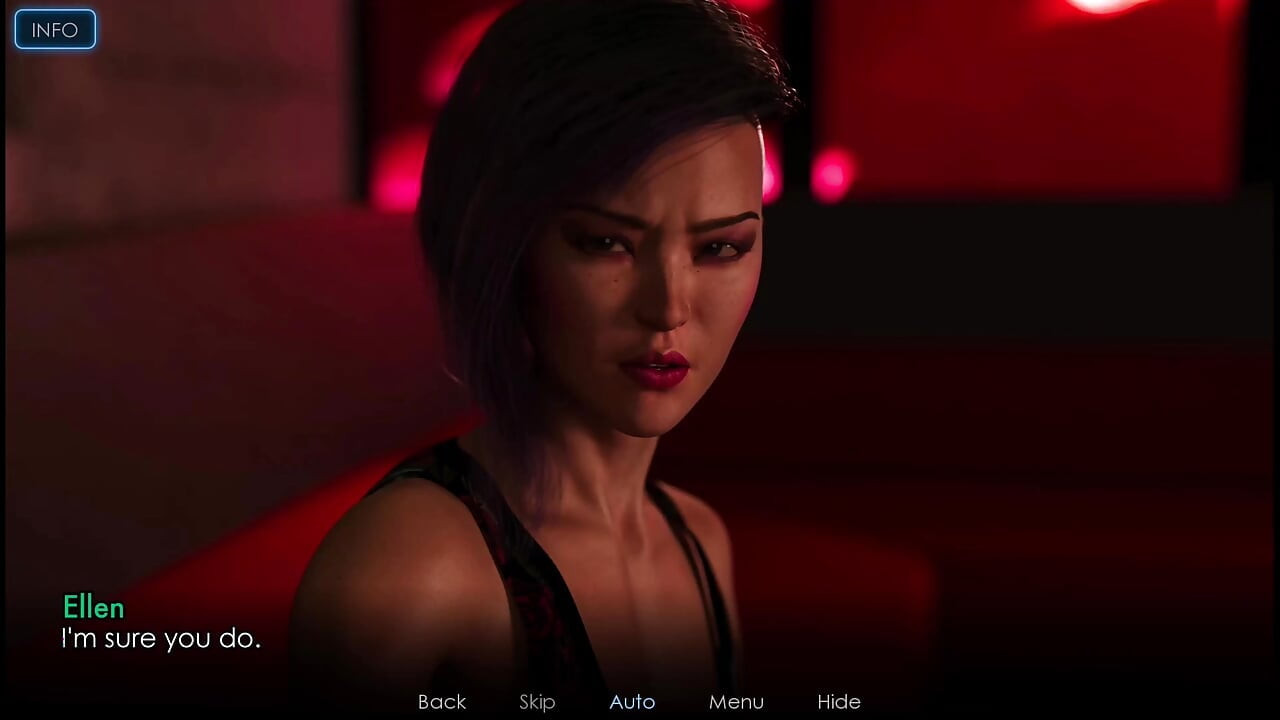Hide the textbox to view the scene
1280x720 pixels.
click(x=840, y=702)
